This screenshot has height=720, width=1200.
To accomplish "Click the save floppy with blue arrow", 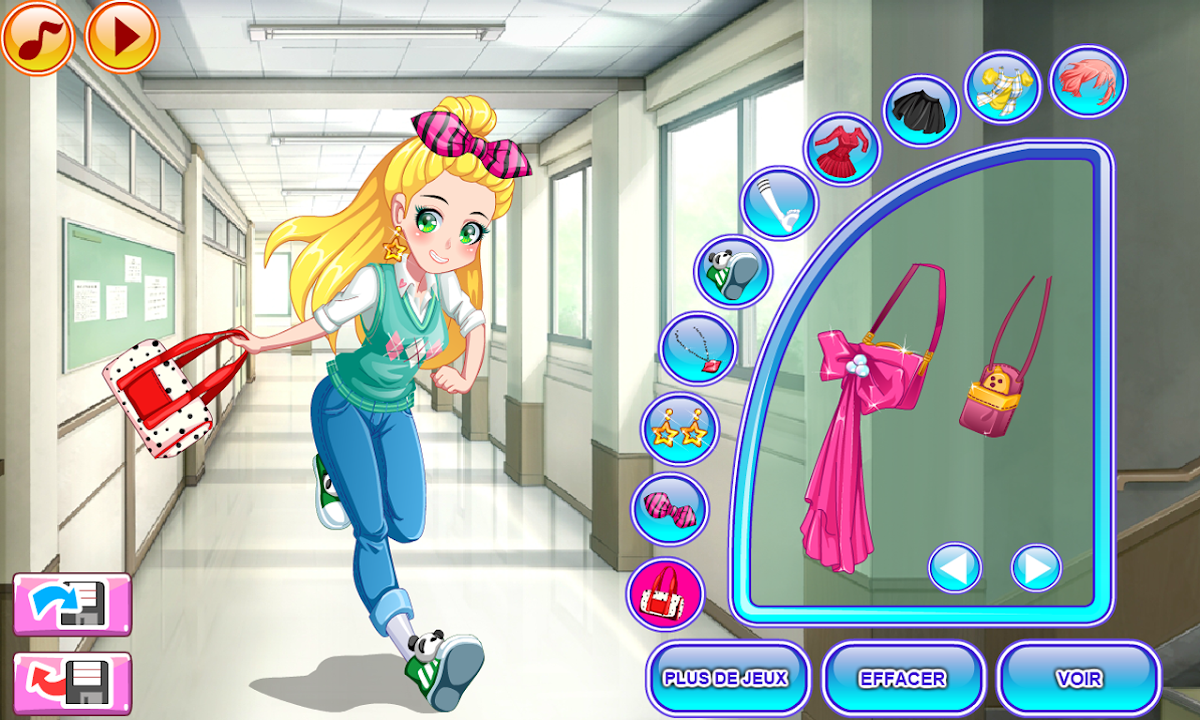I will 71,603.
